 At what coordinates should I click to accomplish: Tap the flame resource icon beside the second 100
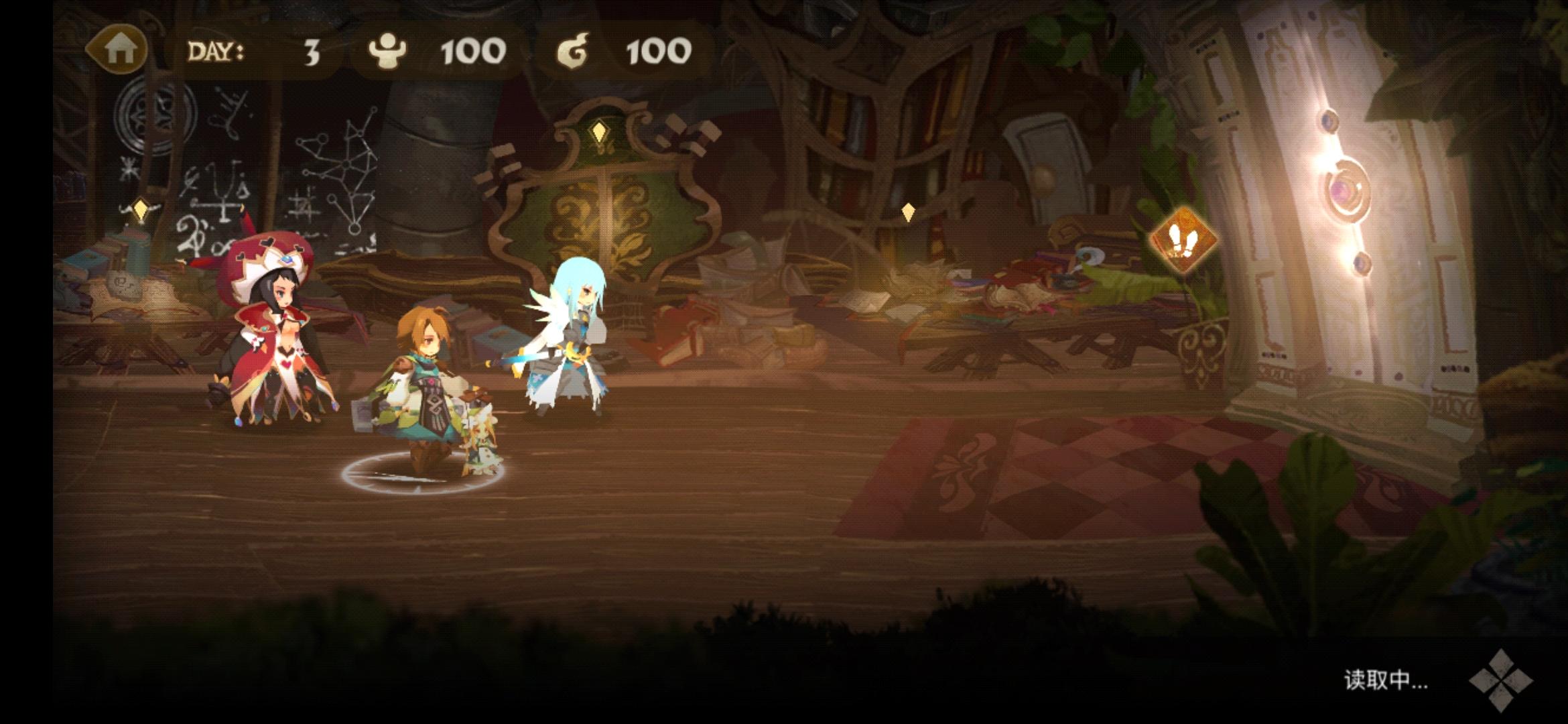(573, 50)
